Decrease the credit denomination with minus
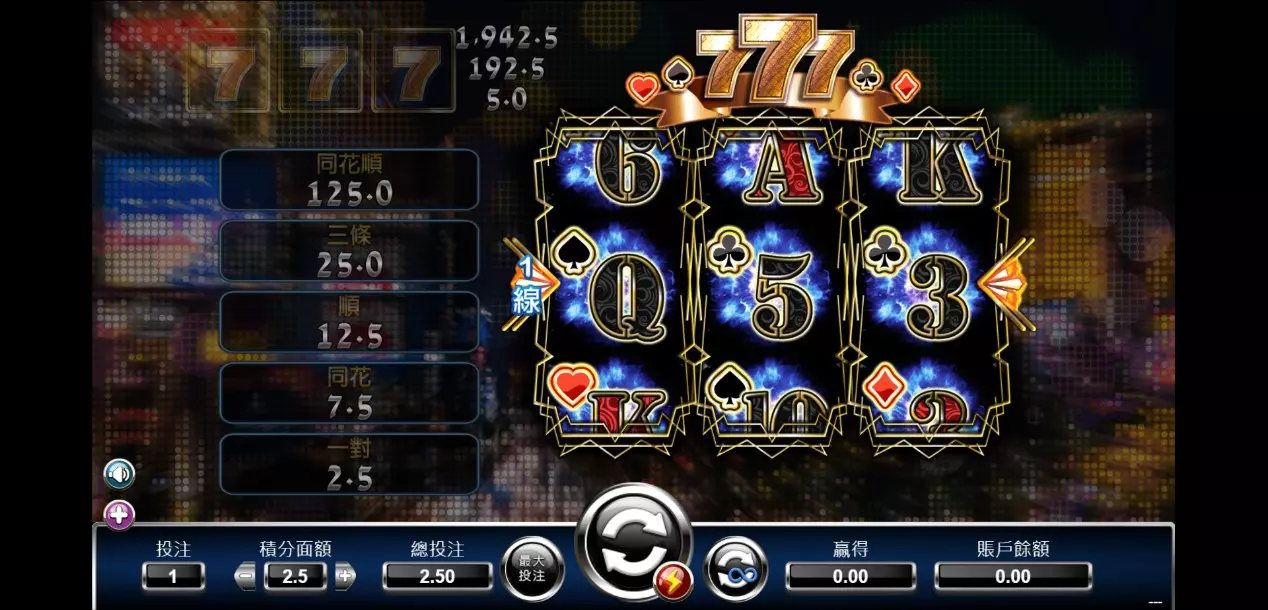This screenshot has height=610, width=1268. click(x=246, y=576)
